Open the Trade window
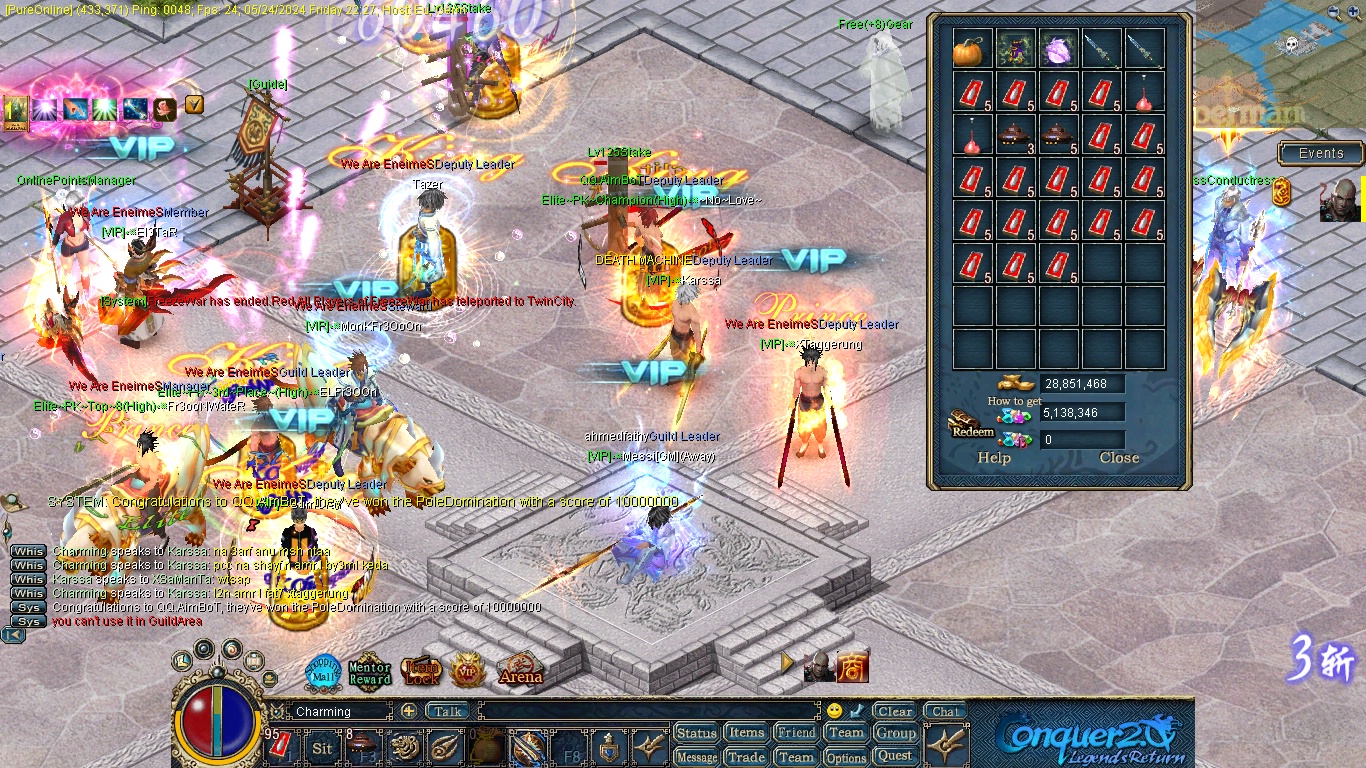The image size is (1366, 768). tap(746, 757)
